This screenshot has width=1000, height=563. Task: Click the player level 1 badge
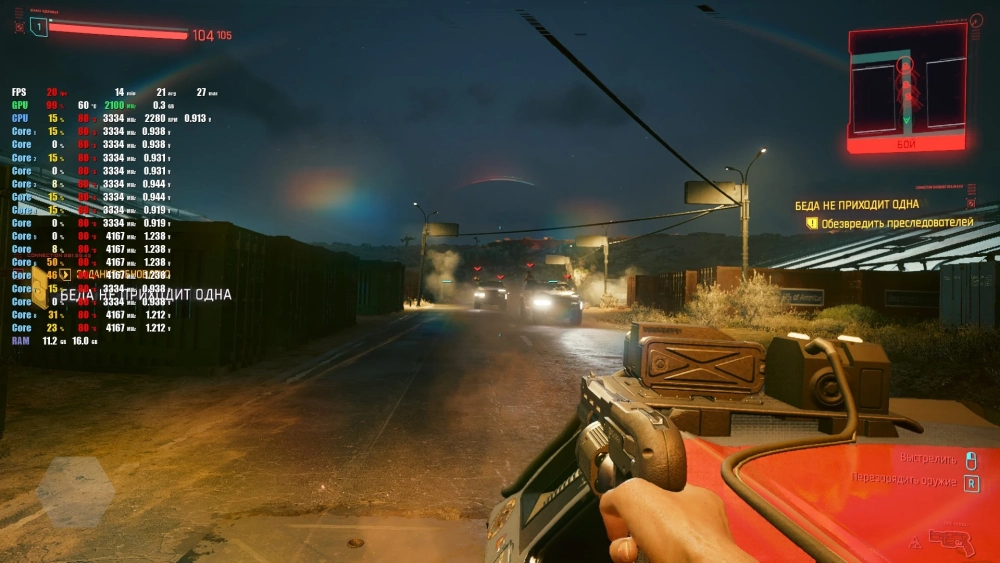point(39,27)
